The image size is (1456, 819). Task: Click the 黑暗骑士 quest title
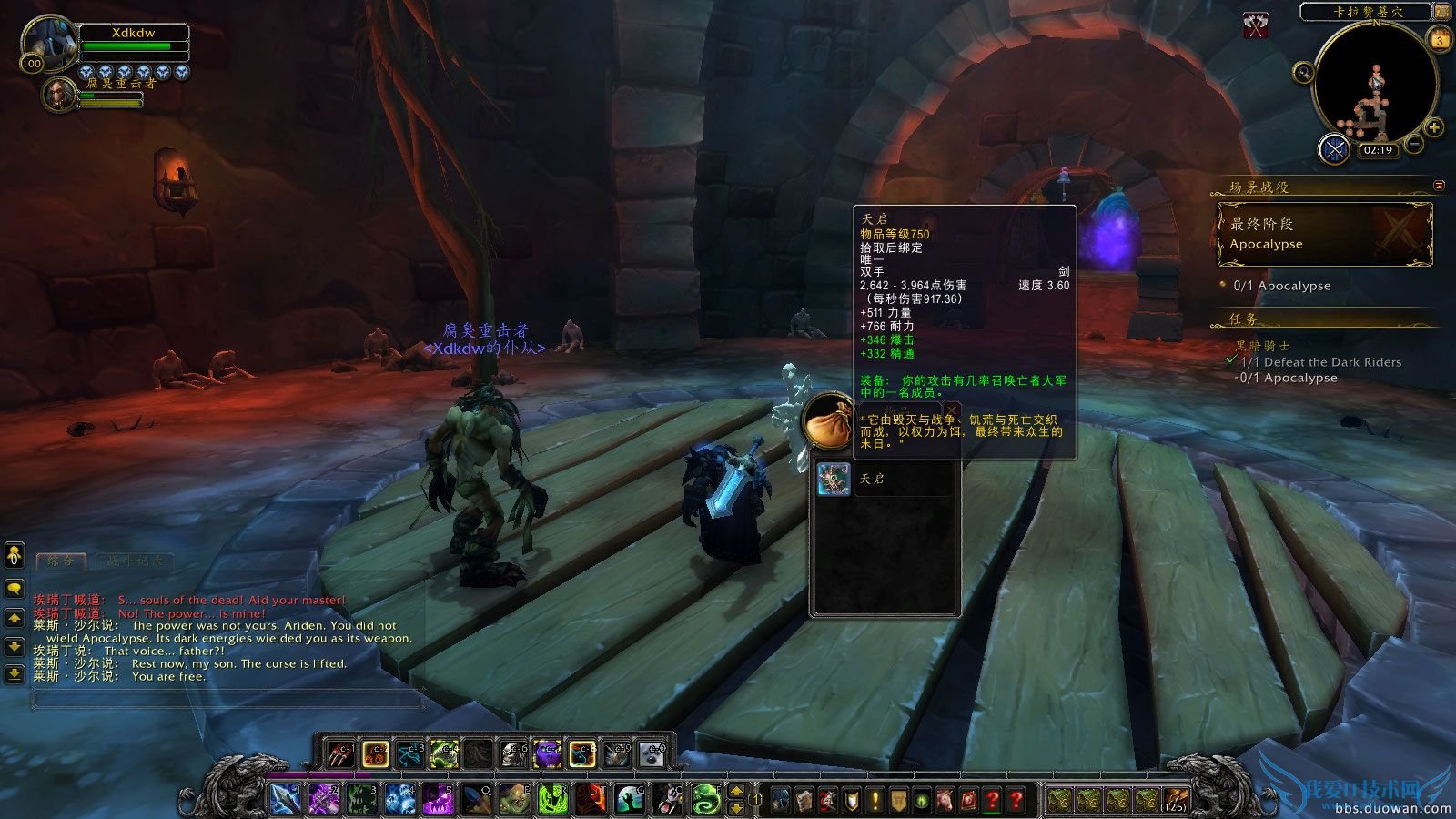tap(1262, 346)
